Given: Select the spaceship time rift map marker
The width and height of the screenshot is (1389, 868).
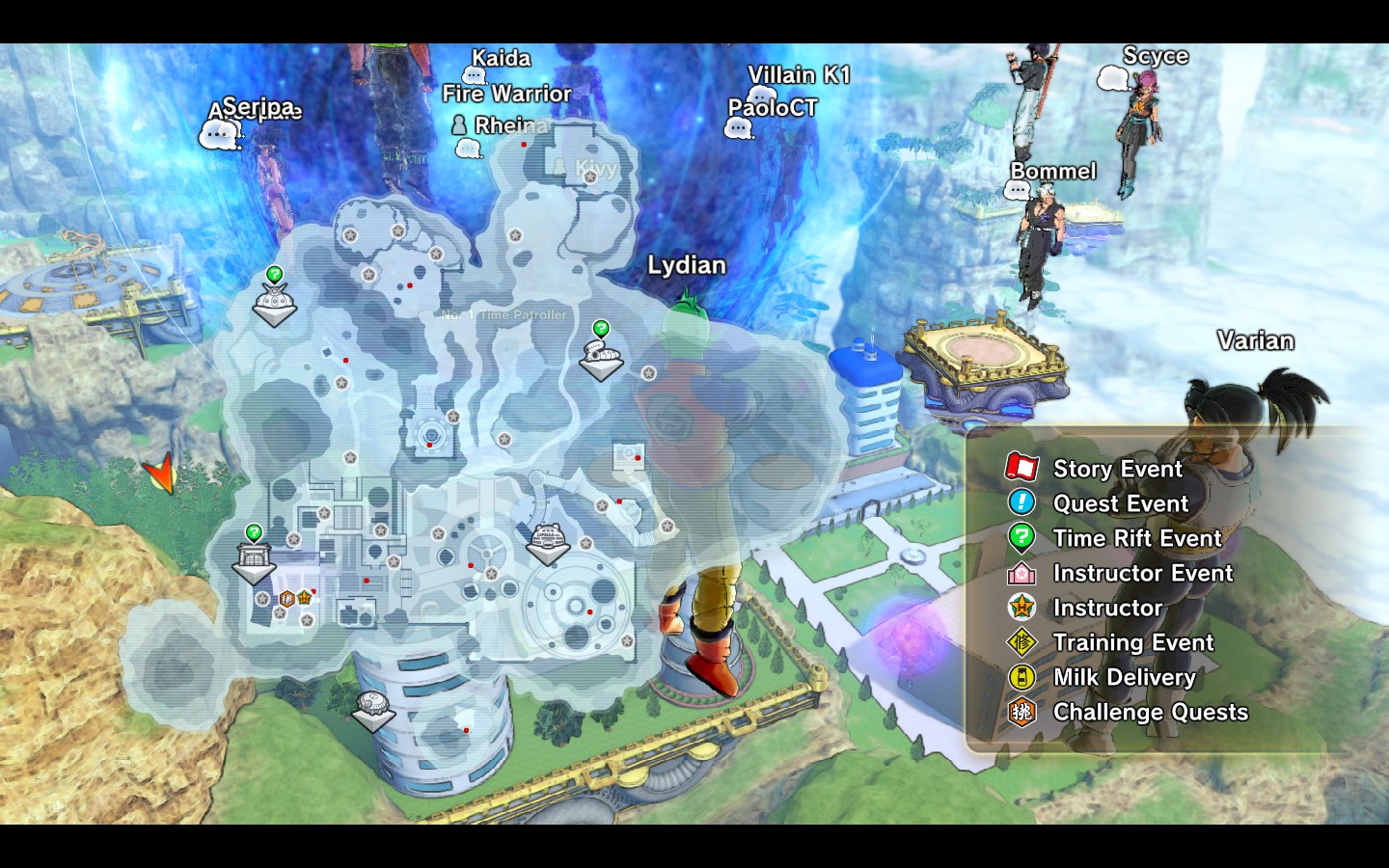Looking at the screenshot, I should 601,359.
